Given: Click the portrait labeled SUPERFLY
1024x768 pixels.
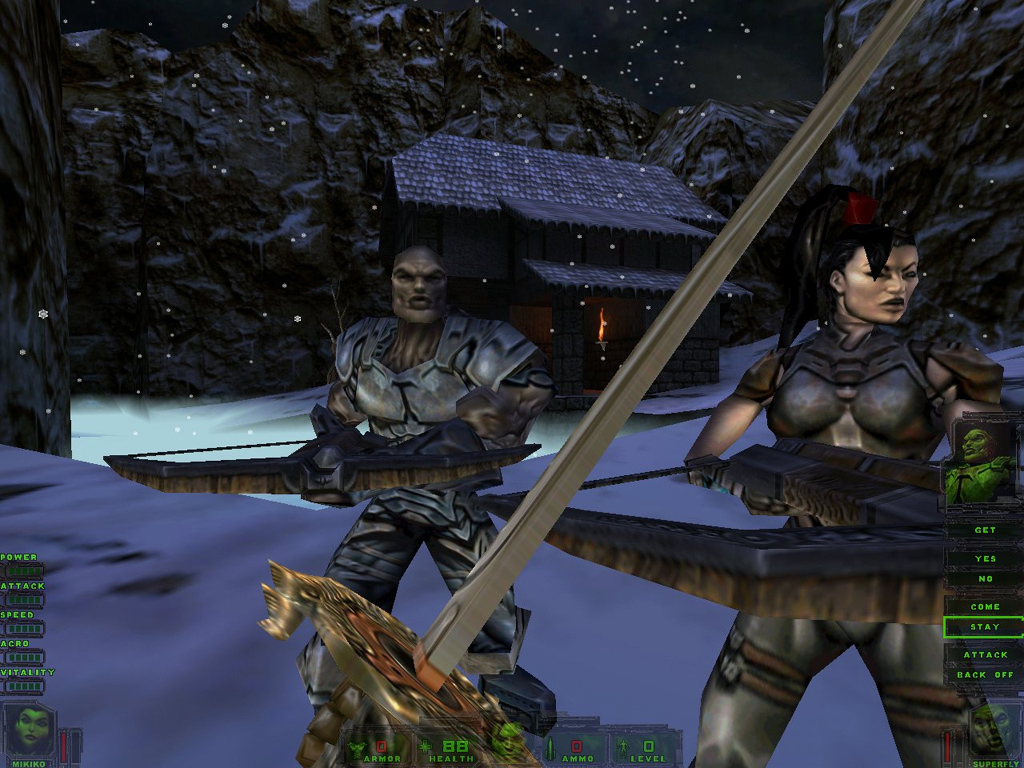Looking at the screenshot, I should [993, 730].
